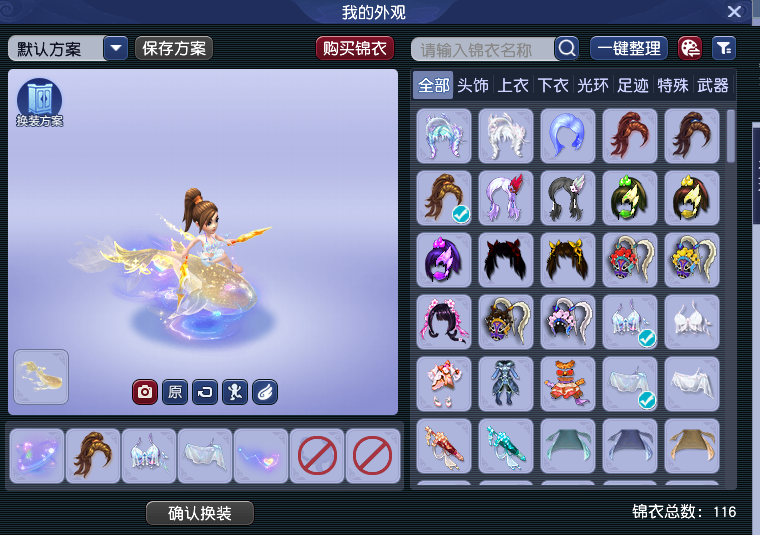Screen dimensions: 760x535
Task: Open the red palette dye icon
Action: pos(690,48)
